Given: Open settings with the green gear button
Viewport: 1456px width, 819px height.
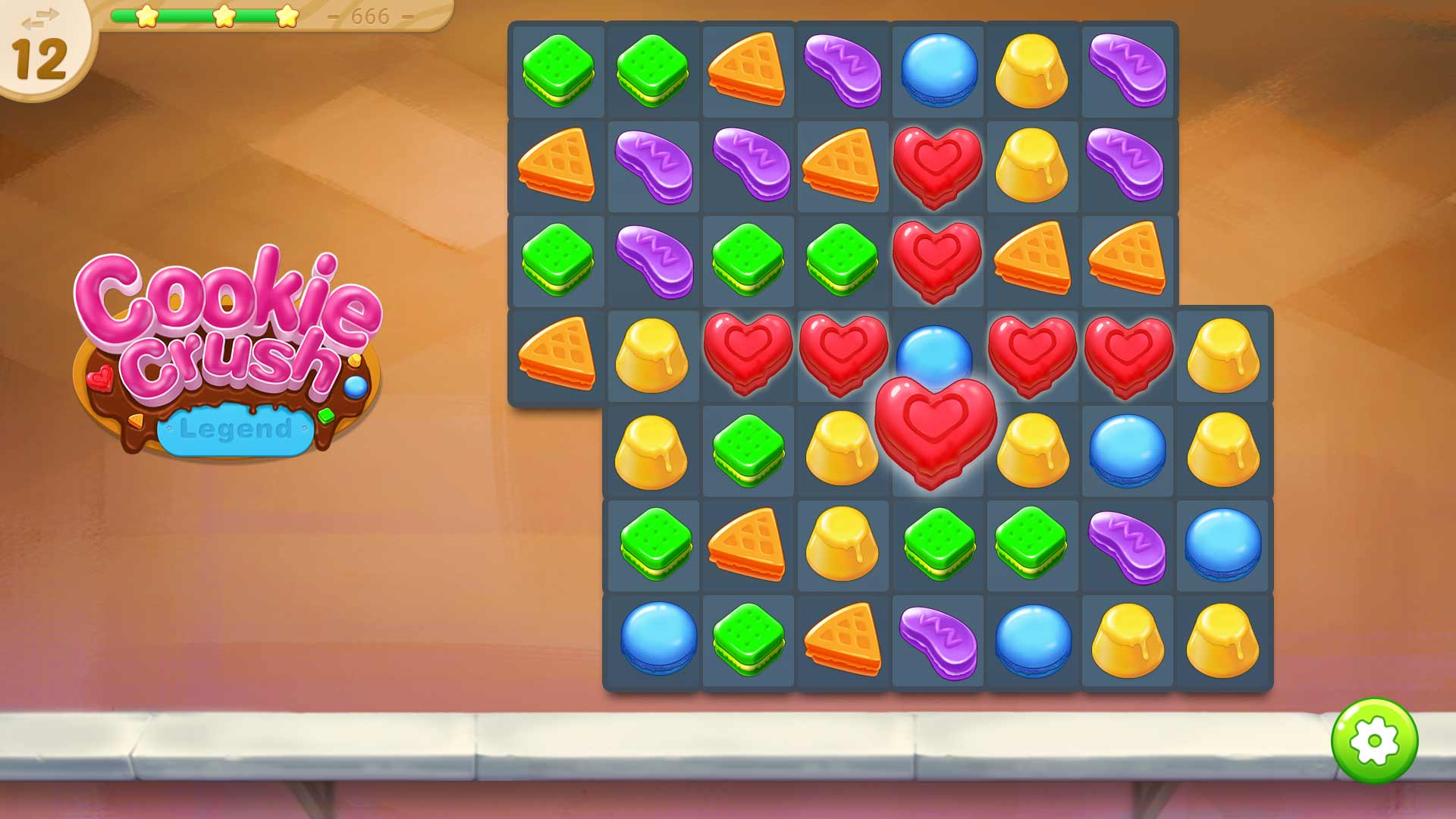Looking at the screenshot, I should pos(1373,740).
